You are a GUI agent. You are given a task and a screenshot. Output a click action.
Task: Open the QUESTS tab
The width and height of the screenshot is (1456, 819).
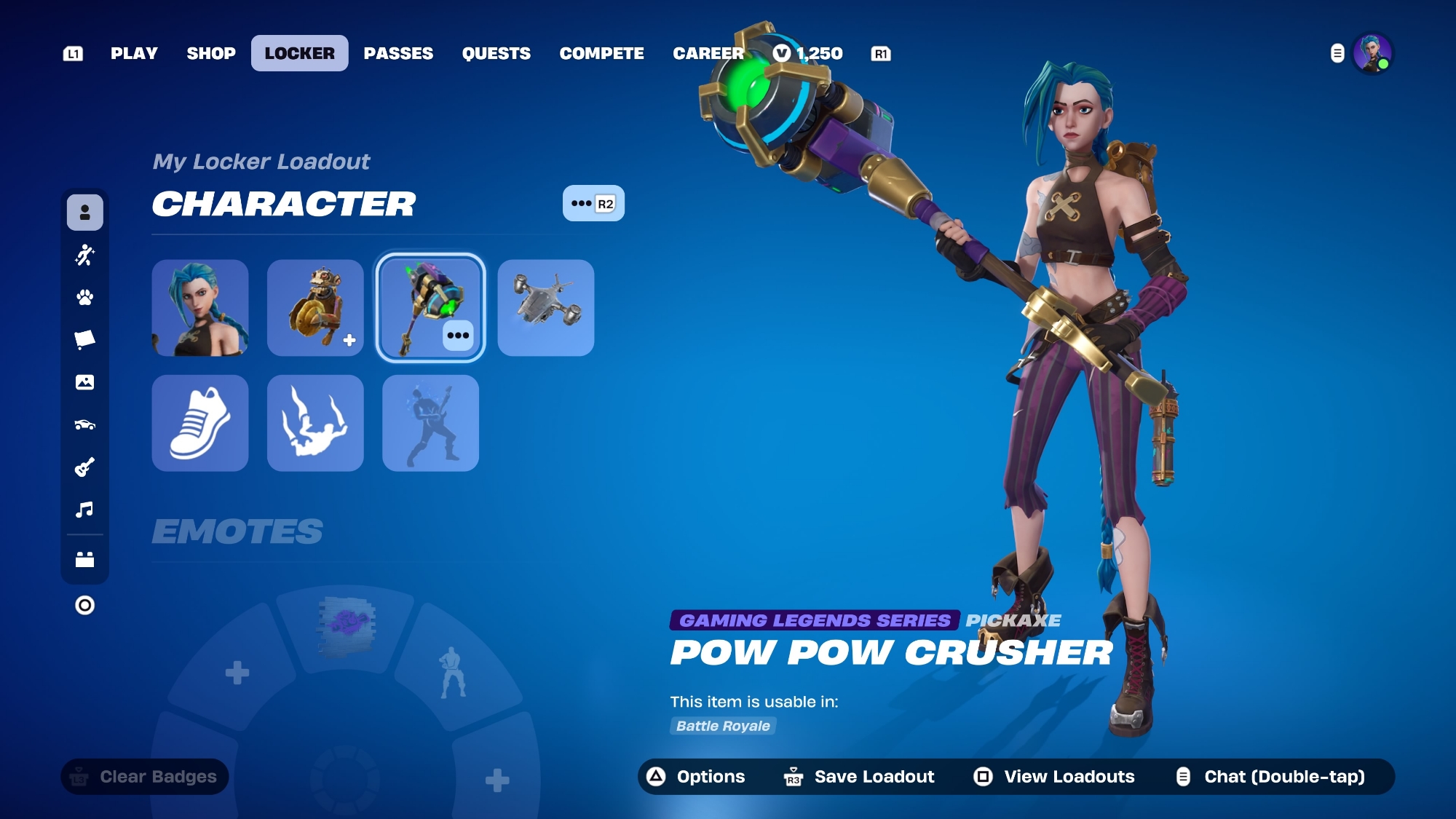pos(496,53)
